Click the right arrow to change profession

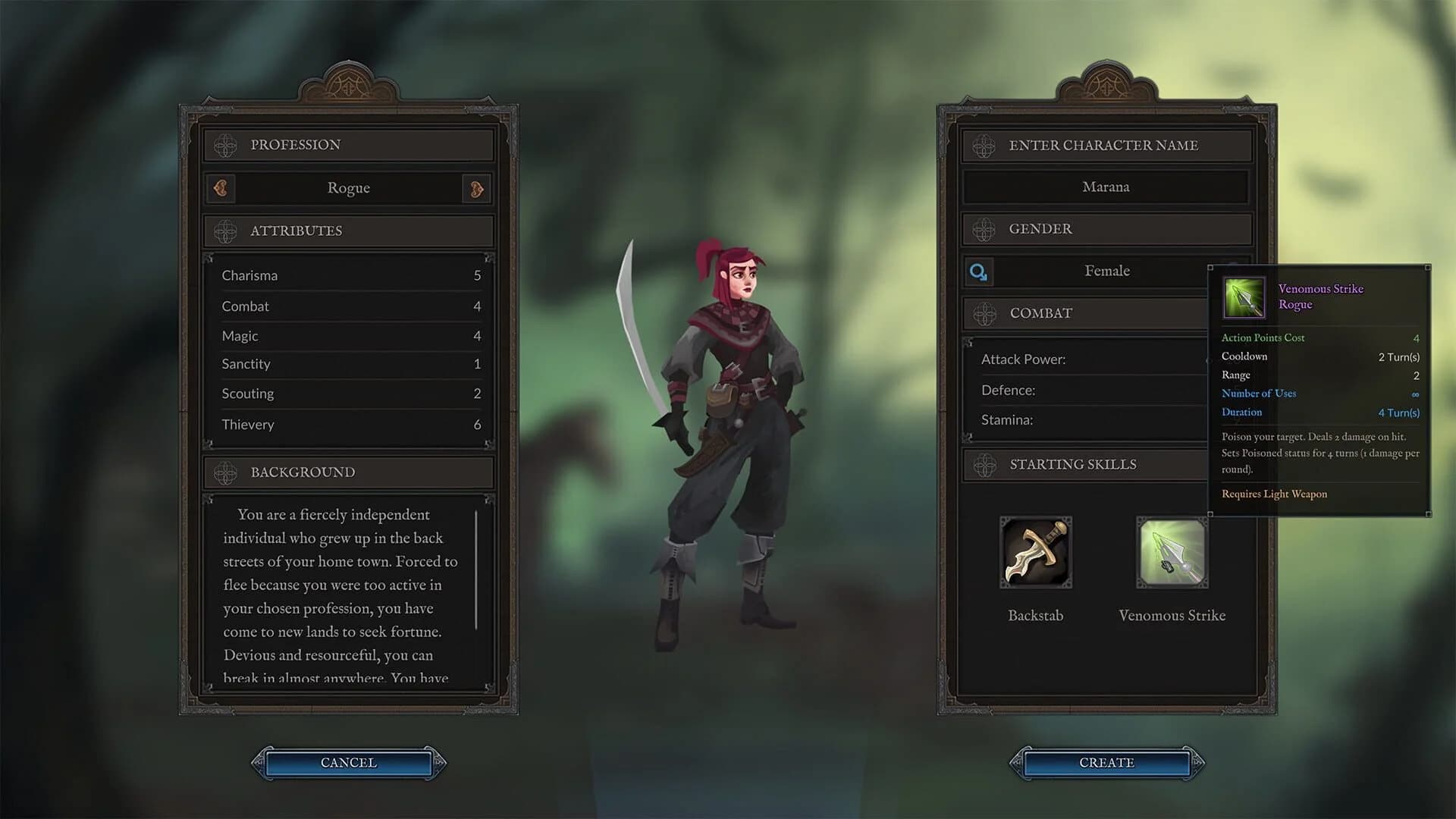(x=476, y=188)
